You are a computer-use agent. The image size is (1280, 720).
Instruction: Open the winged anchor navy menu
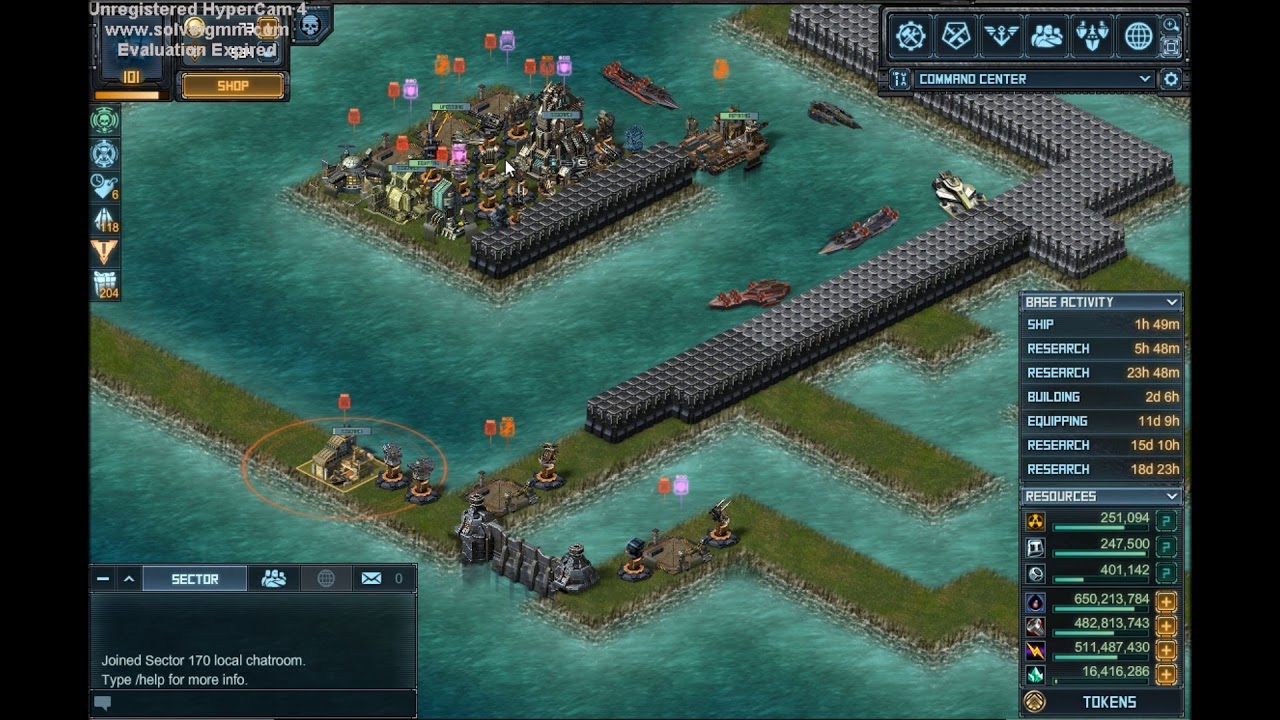(1001, 36)
